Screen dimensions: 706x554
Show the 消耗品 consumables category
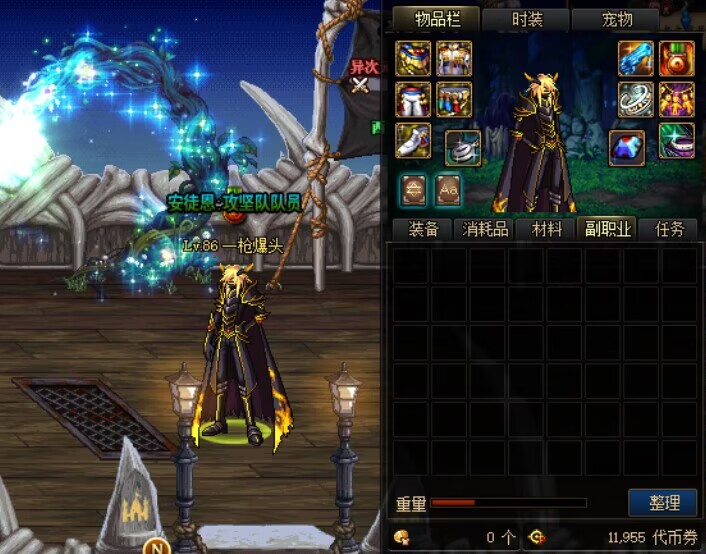(486, 229)
